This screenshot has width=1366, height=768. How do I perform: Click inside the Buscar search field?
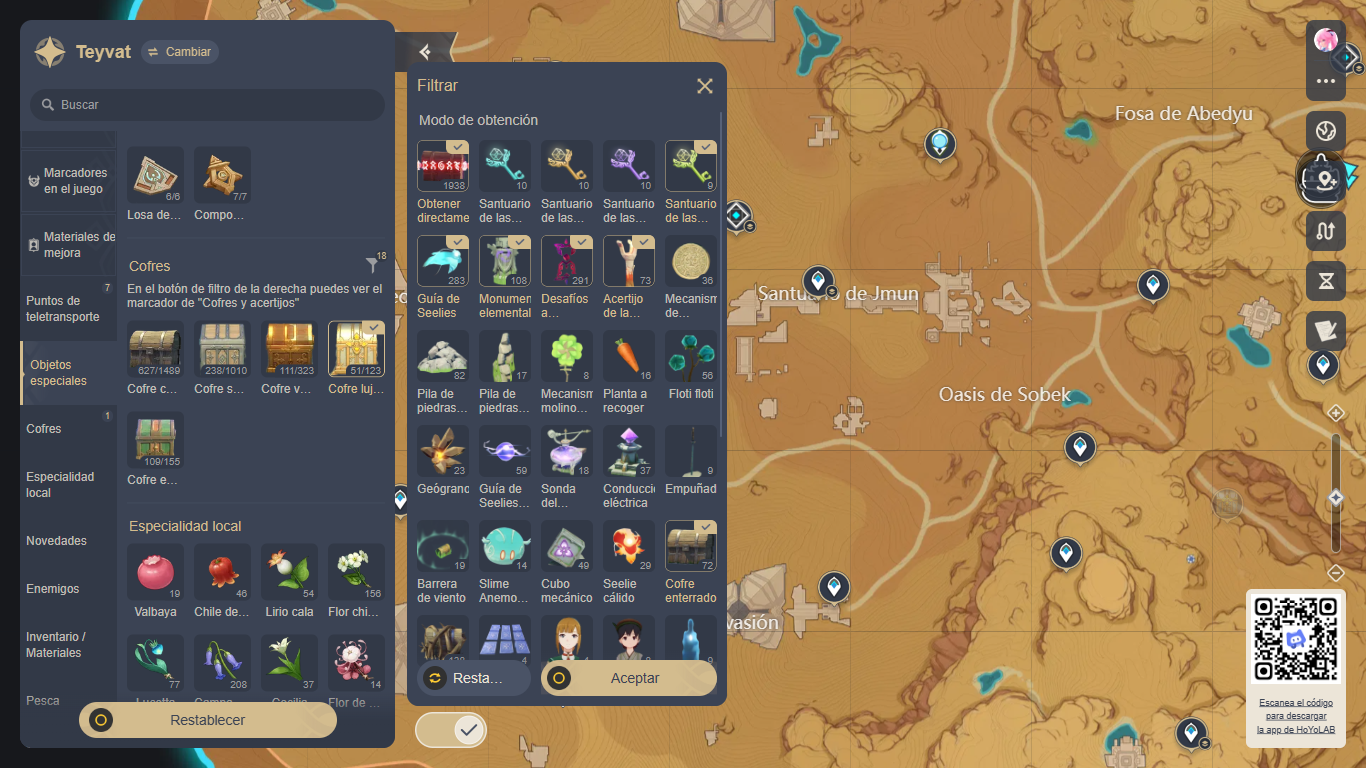point(206,104)
